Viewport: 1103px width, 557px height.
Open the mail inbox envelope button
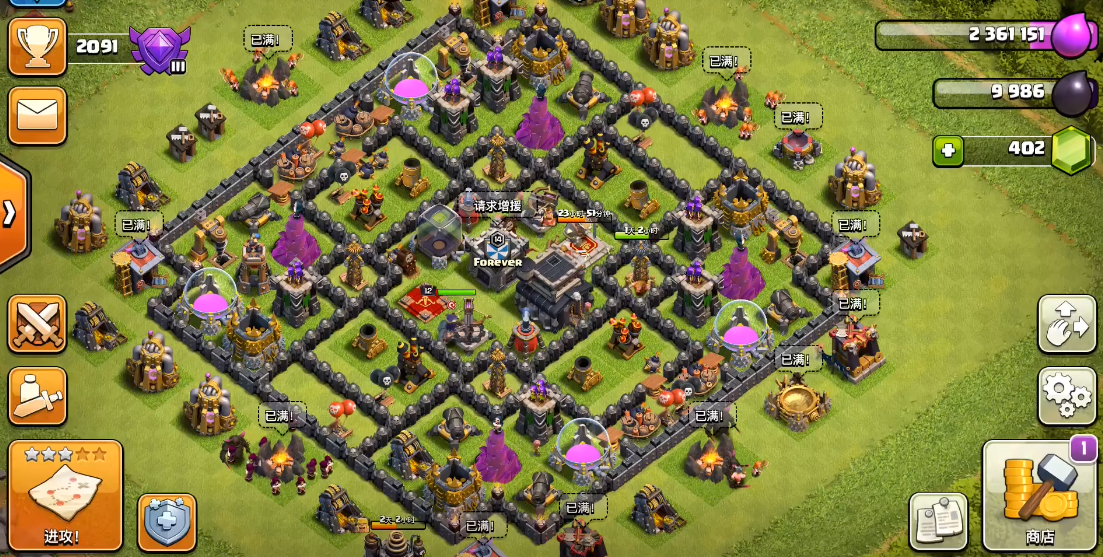pos(37,115)
